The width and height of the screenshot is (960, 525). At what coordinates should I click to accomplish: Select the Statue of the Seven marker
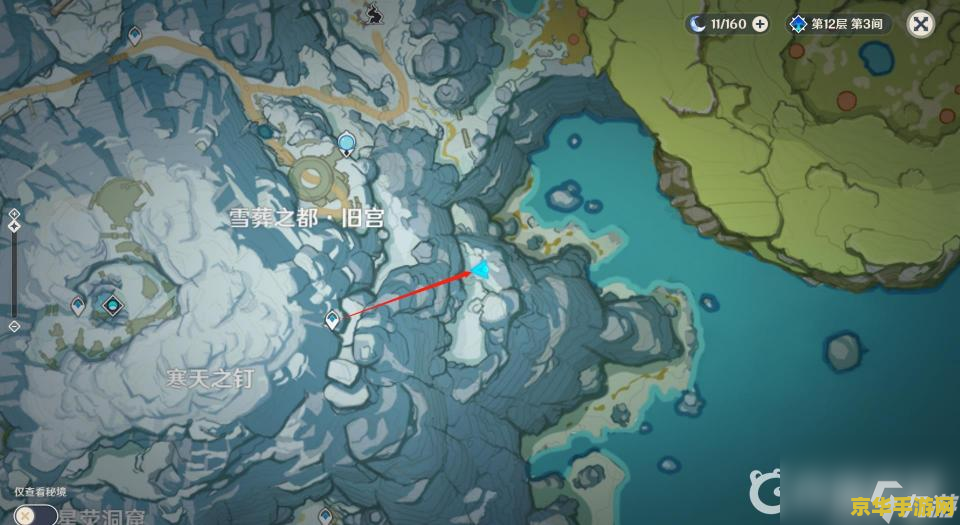[347, 144]
